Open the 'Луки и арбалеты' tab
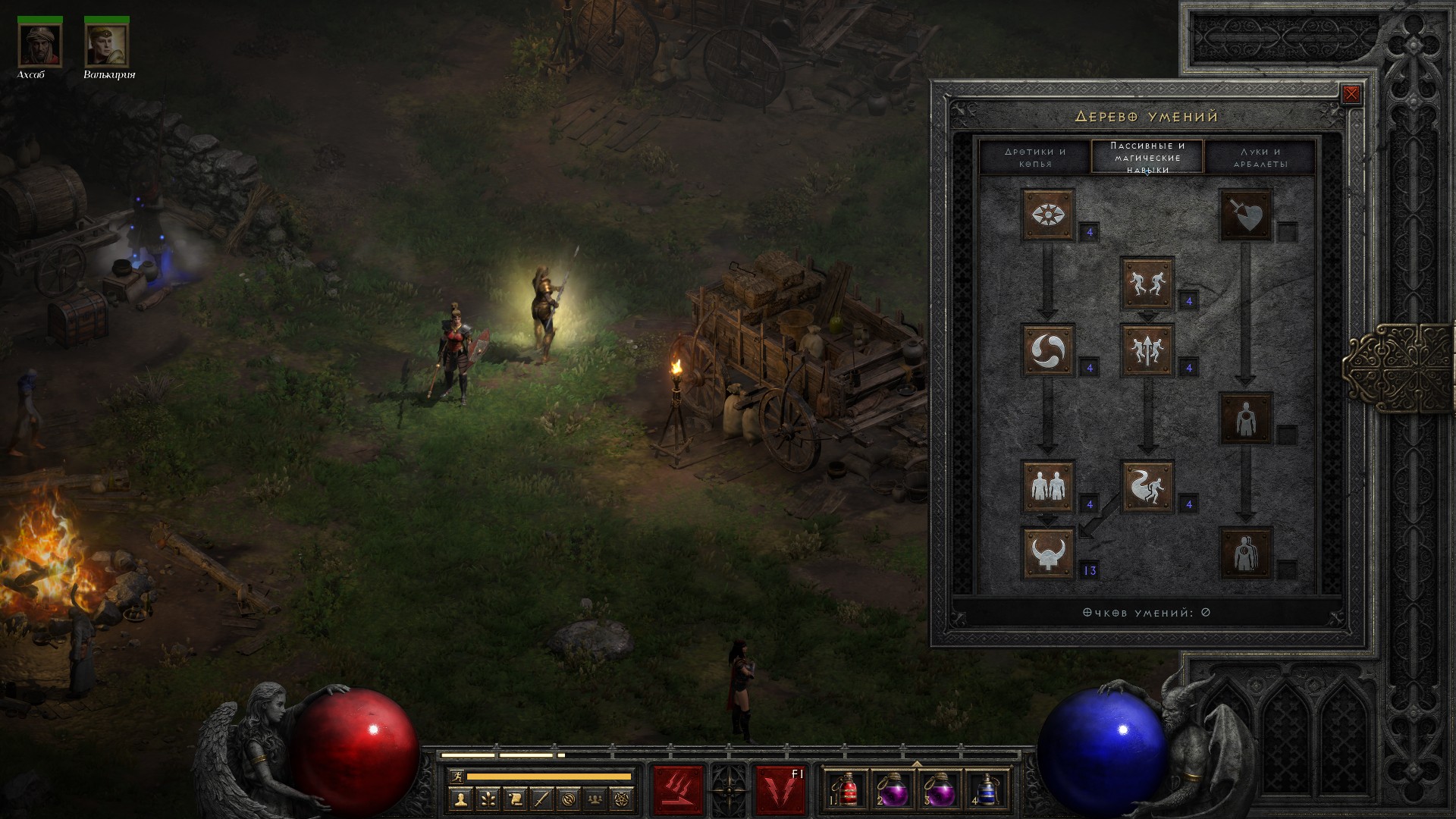The image size is (1456, 819). point(1260,158)
